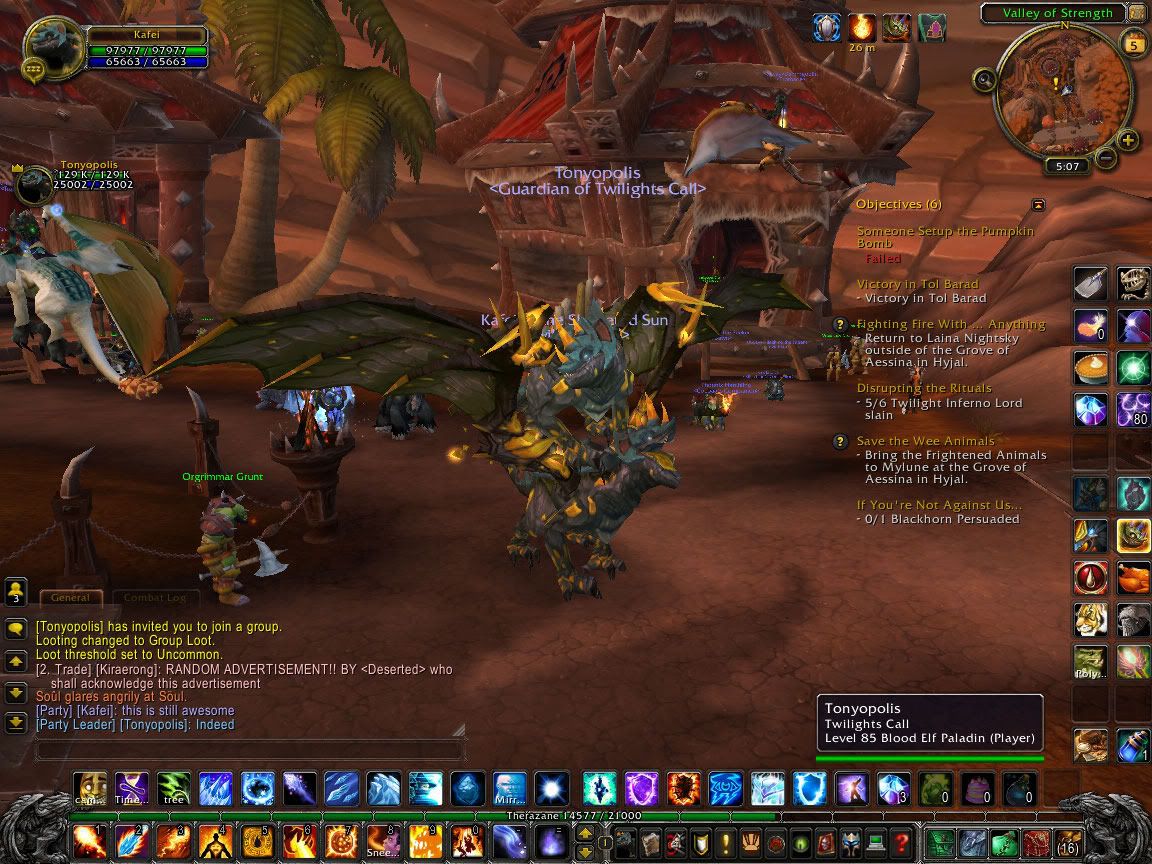
Task: Activate the tiger icon ability slot
Action: [1090, 620]
